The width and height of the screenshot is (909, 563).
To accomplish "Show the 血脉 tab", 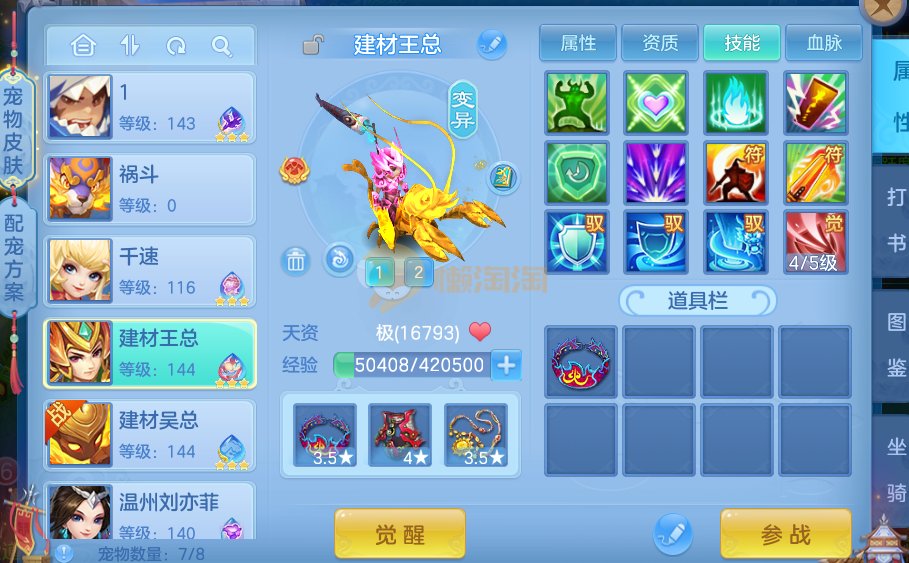I will (x=823, y=43).
